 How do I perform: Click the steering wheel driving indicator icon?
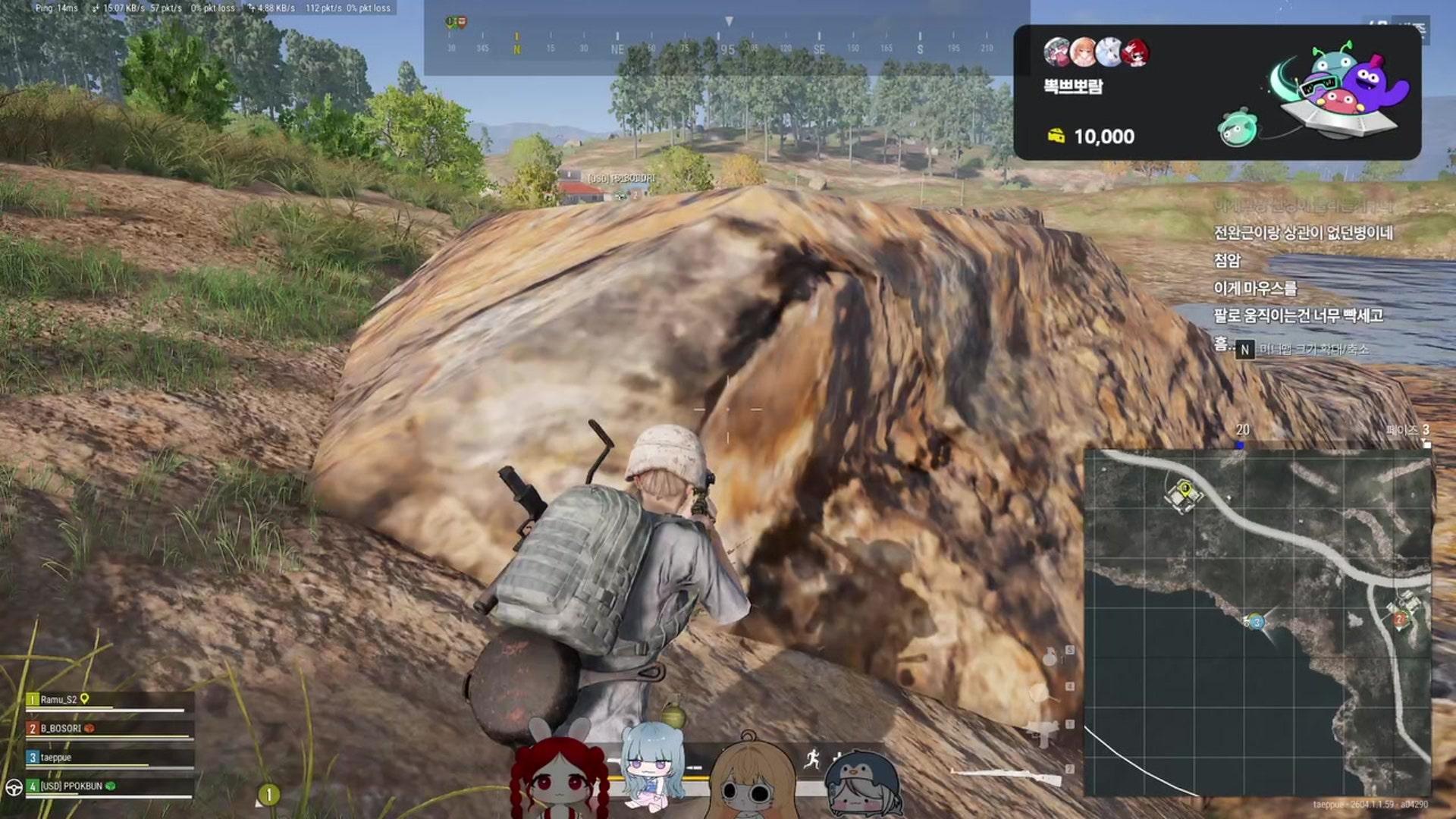coord(14,787)
